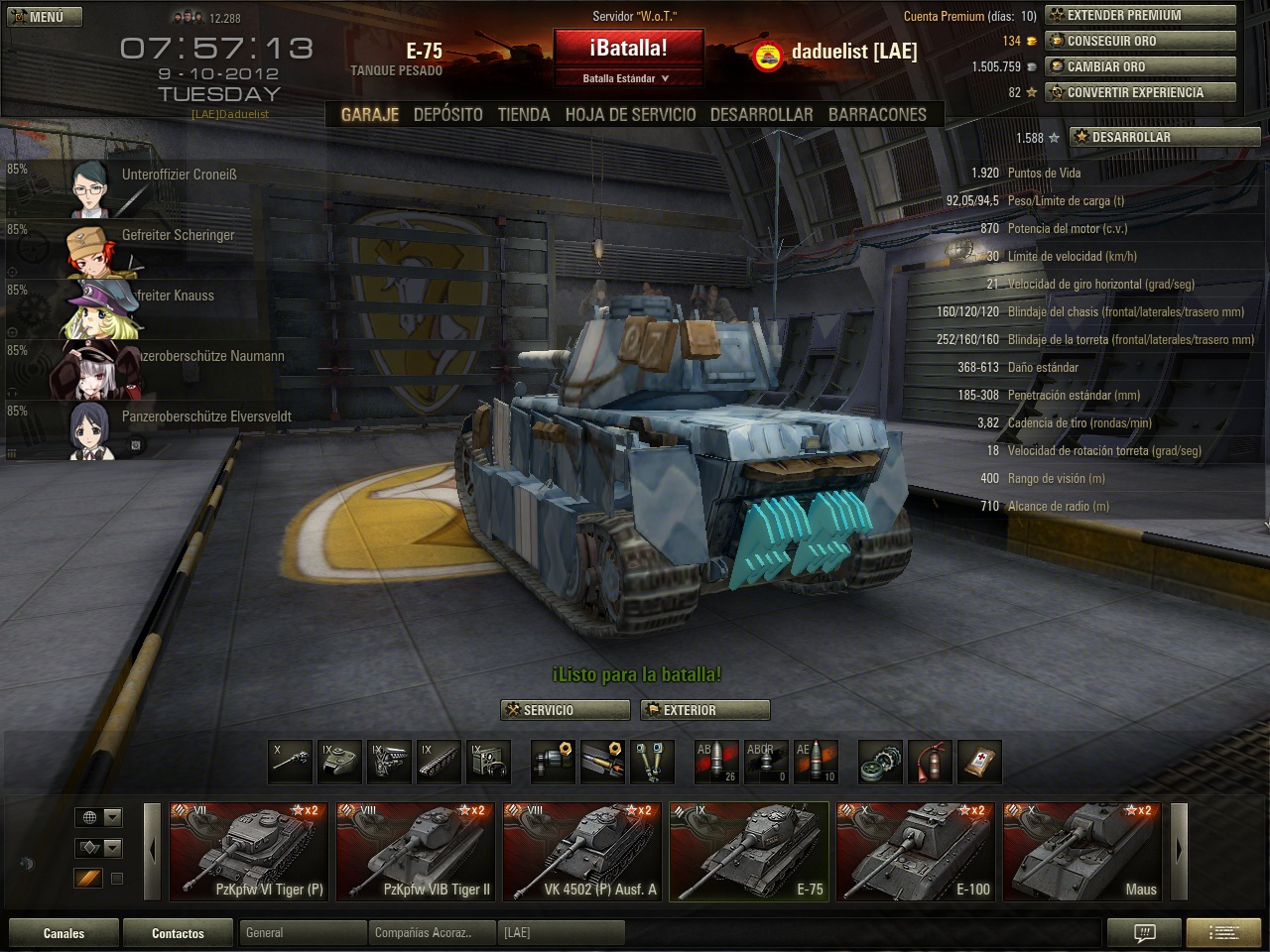This screenshot has height=952, width=1270.
Task: Click the AB shell ammunition icon
Action: tap(716, 760)
